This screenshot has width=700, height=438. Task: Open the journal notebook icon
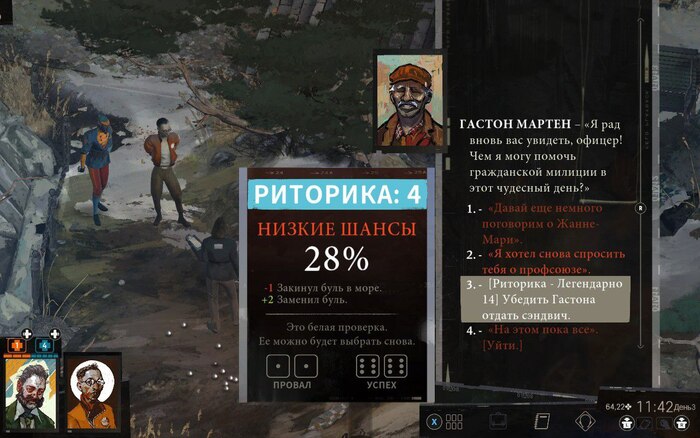(543, 421)
